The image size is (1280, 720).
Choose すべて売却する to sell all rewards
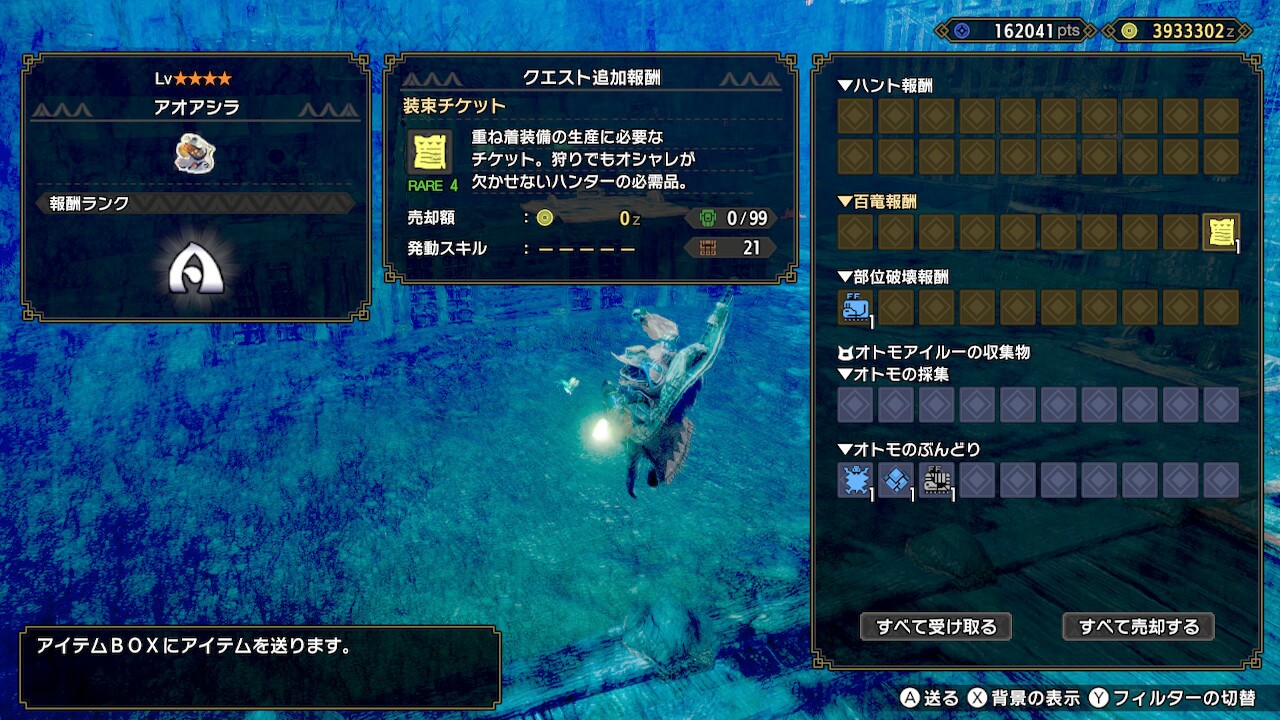coord(1138,627)
